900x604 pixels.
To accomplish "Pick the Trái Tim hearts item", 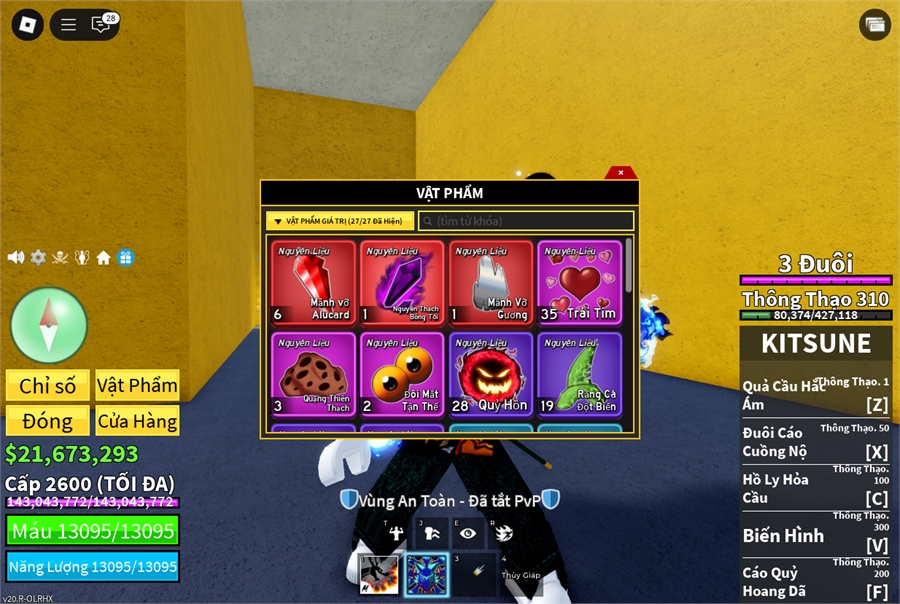I will pos(579,284).
